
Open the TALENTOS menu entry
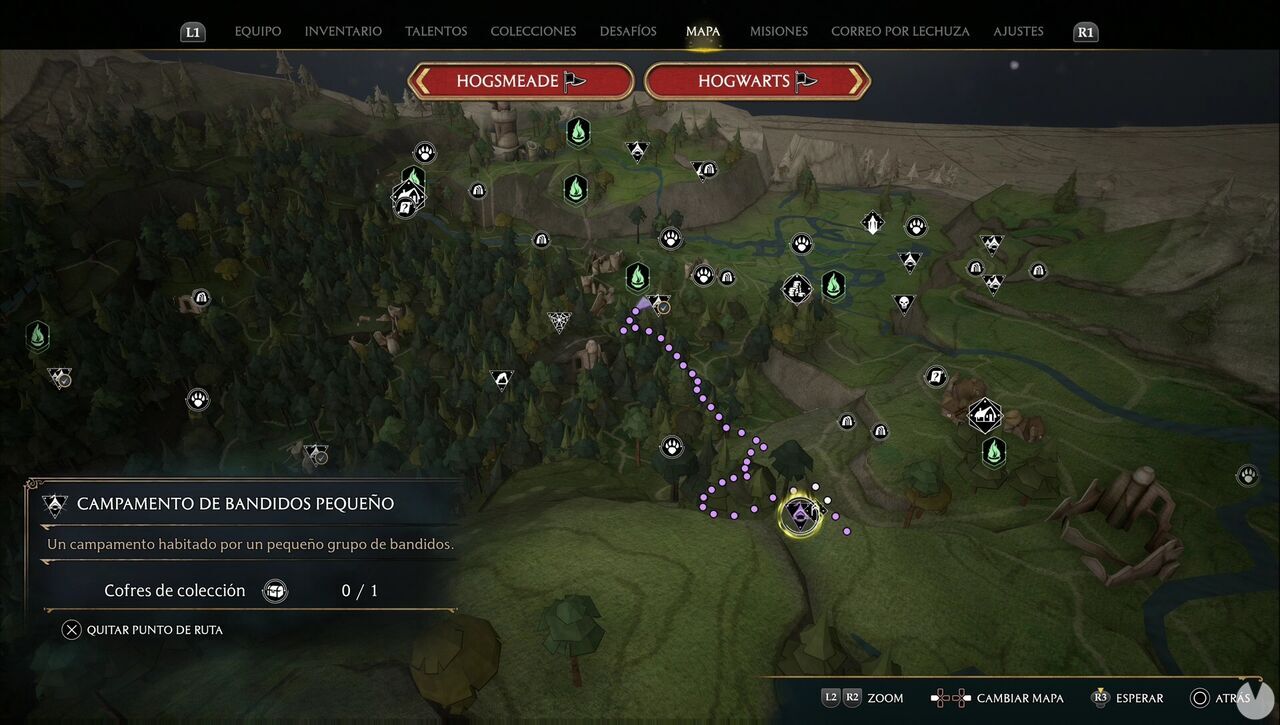point(436,31)
